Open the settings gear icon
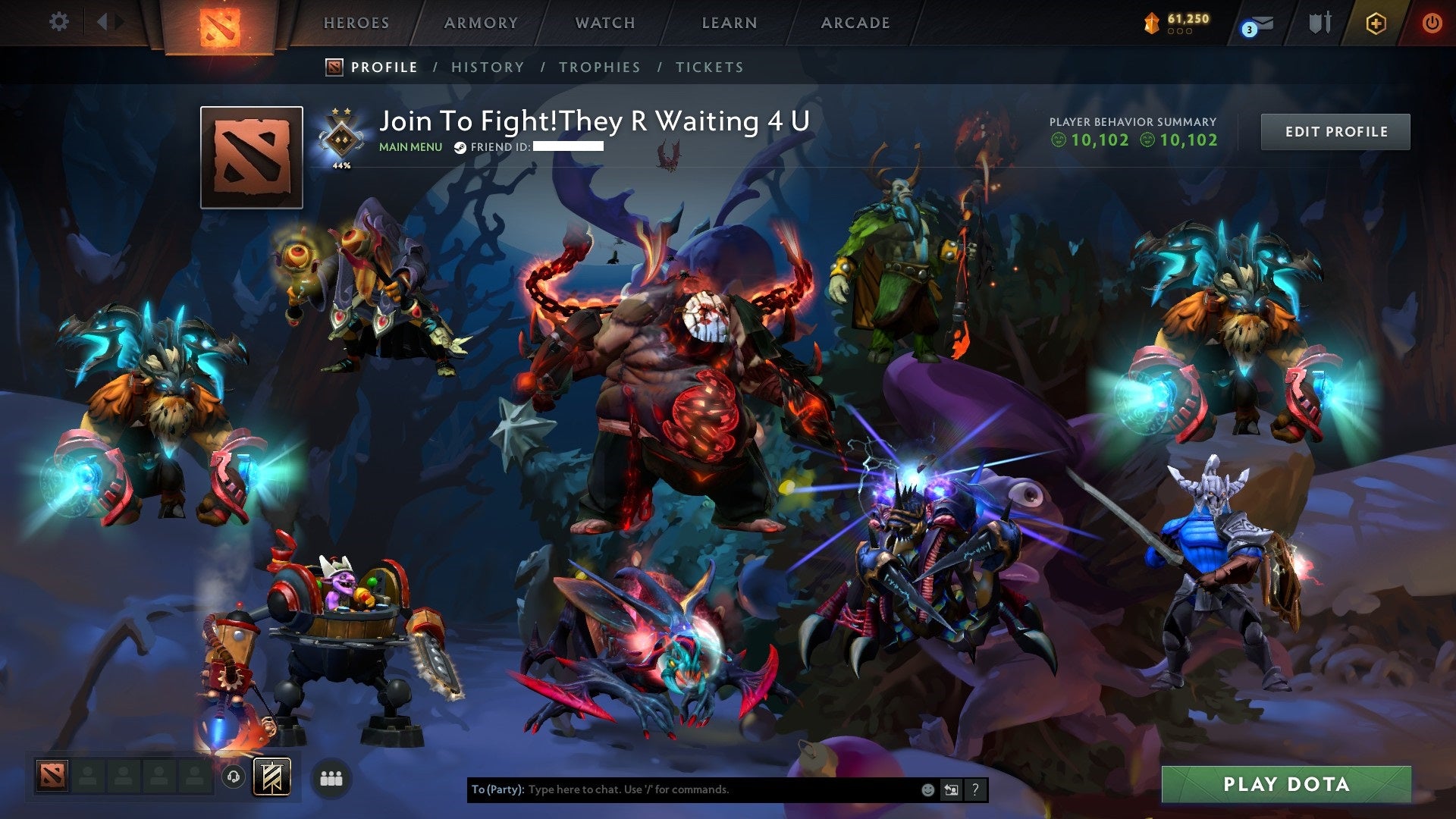Viewport: 1456px width, 819px height. [x=59, y=21]
